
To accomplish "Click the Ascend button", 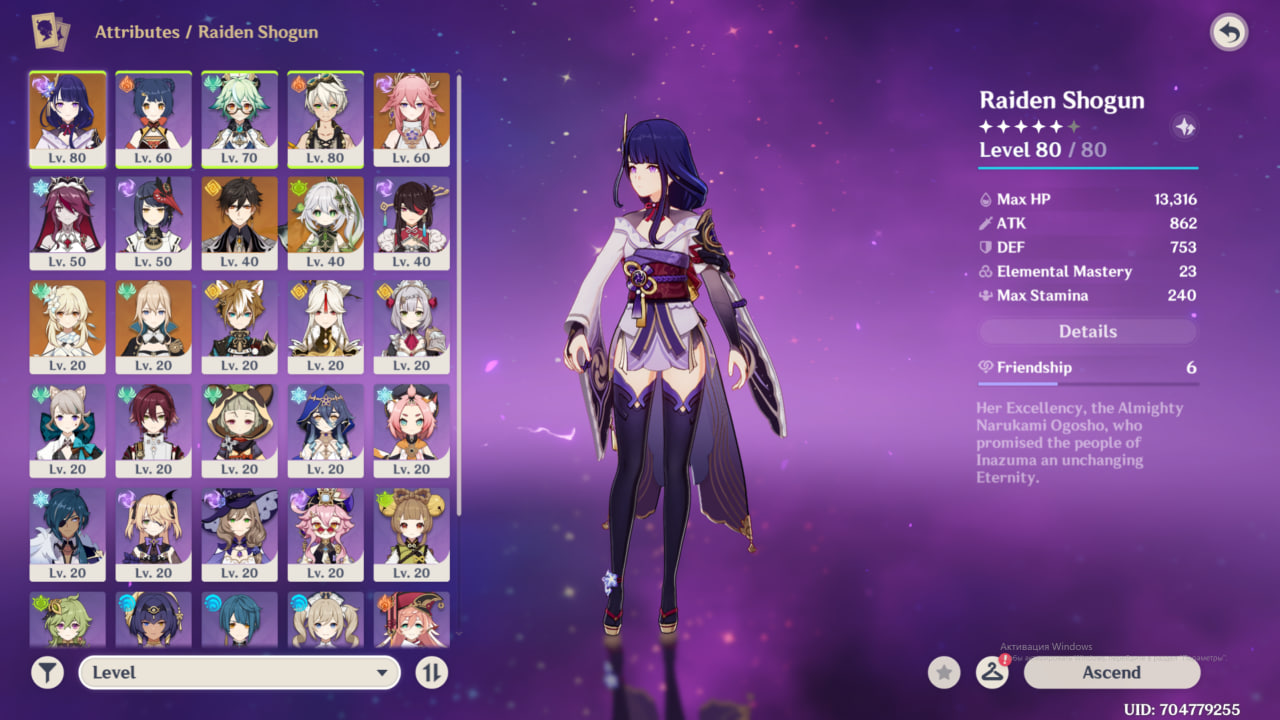I will click(x=1111, y=673).
